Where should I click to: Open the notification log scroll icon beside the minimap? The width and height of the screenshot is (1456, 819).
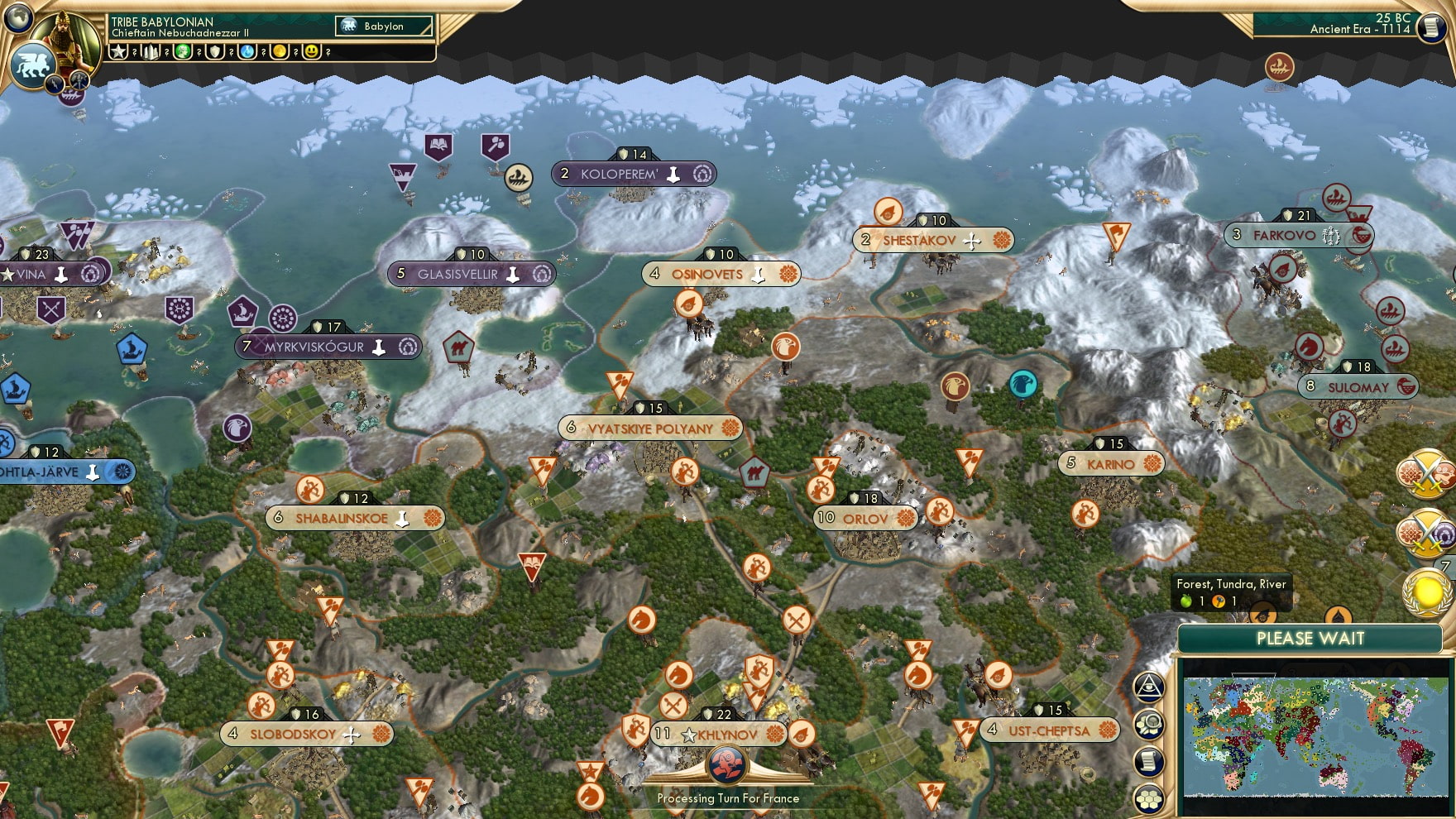pos(1147,759)
